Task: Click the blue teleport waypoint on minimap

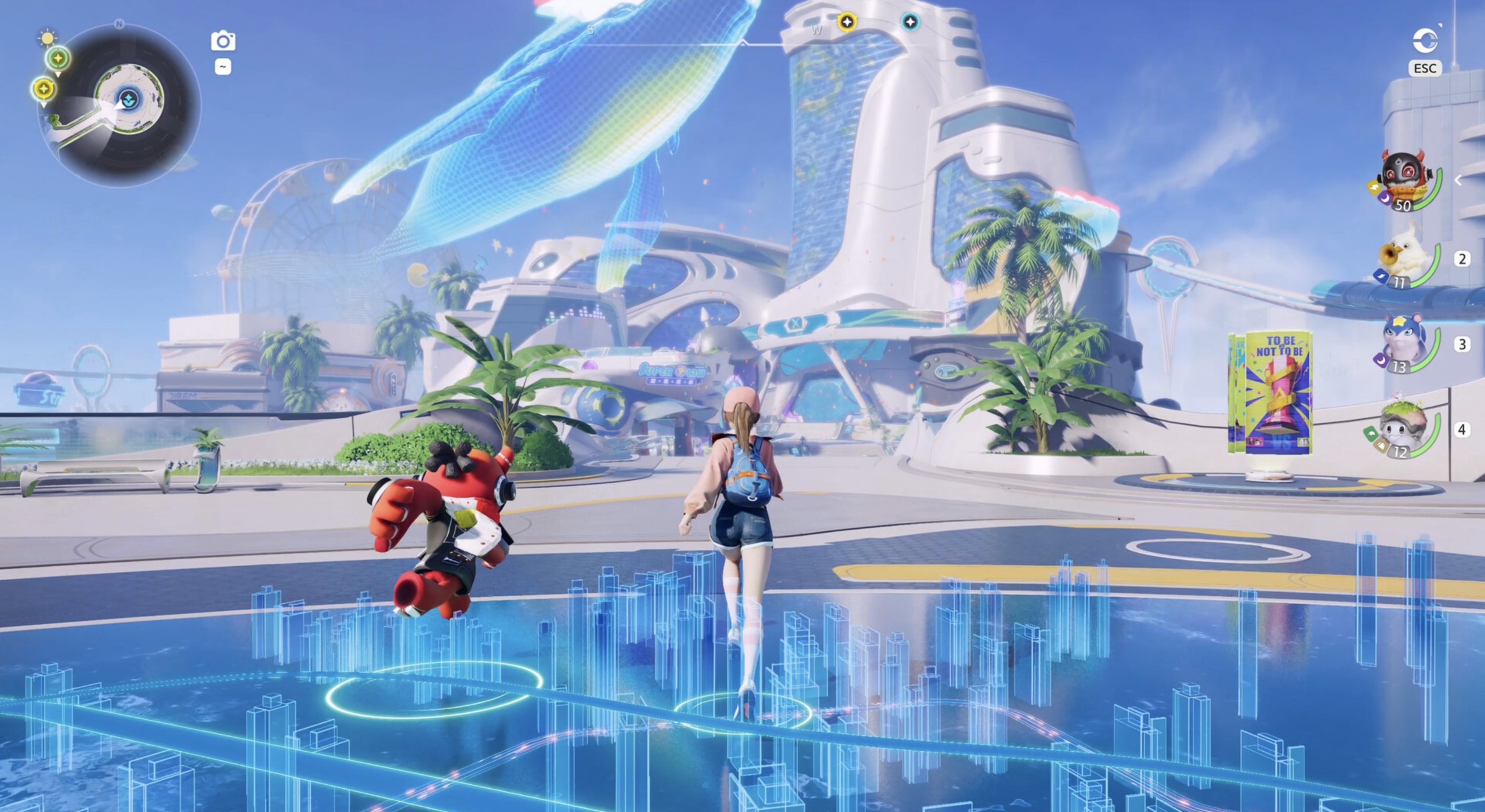Action: coord(128,99)
